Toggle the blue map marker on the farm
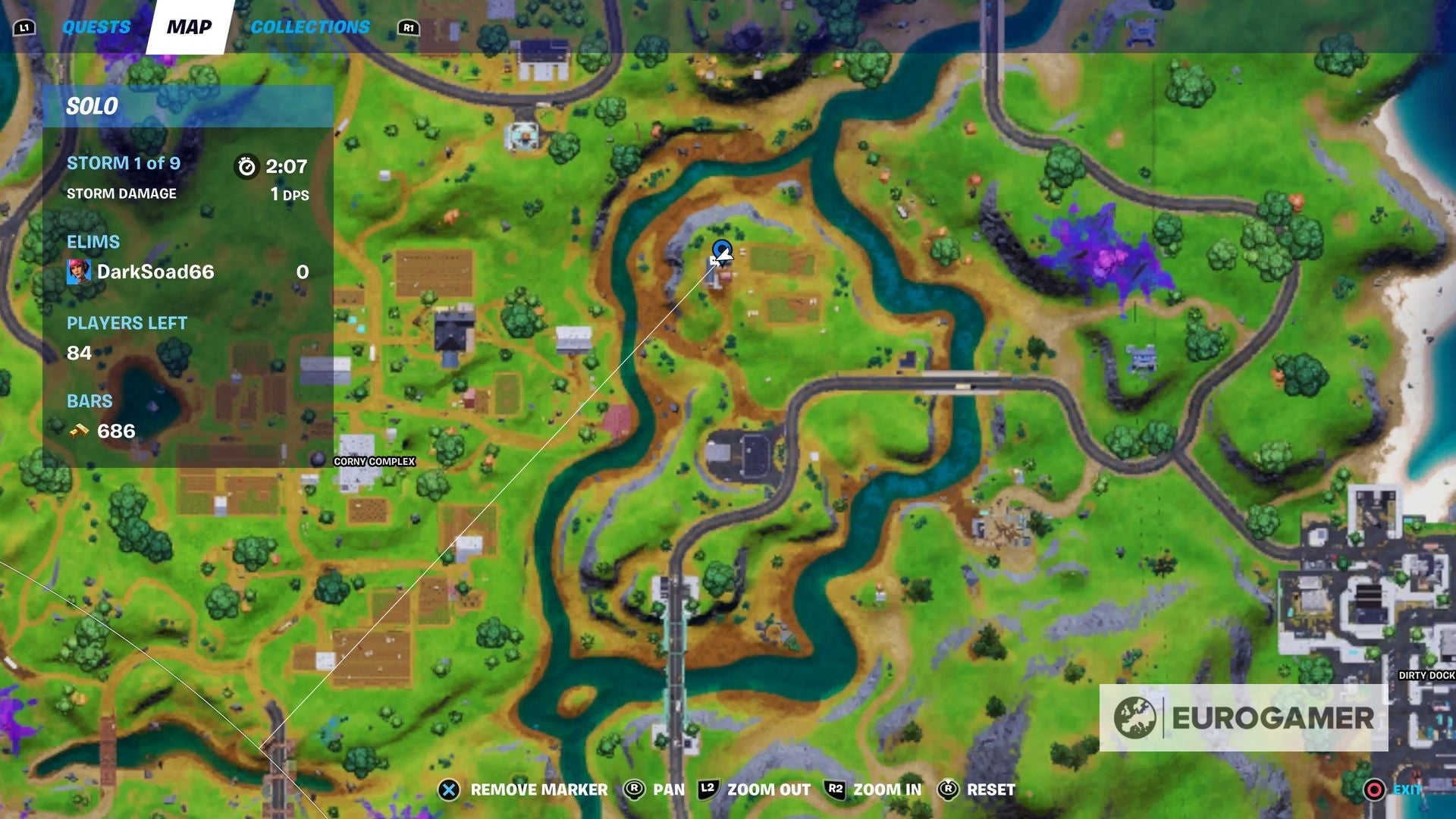This screenshot has width=1456, height=819. [721, 250]
